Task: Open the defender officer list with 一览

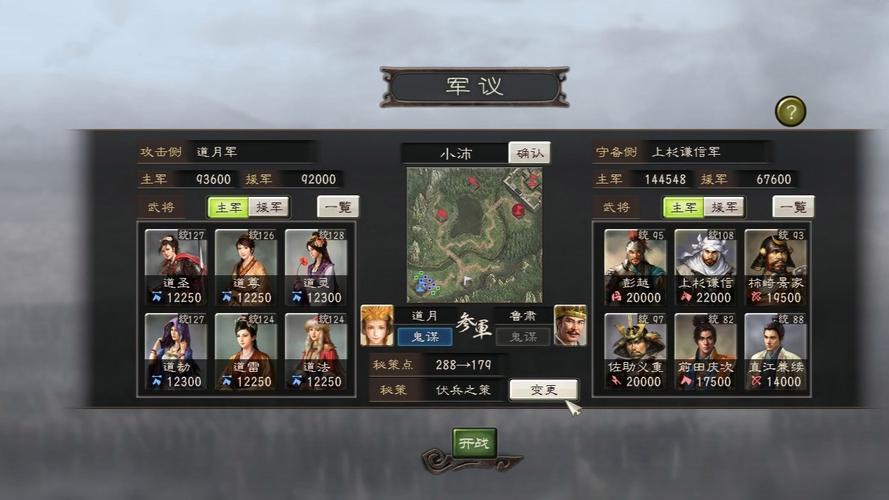Action: pos(793,207)
